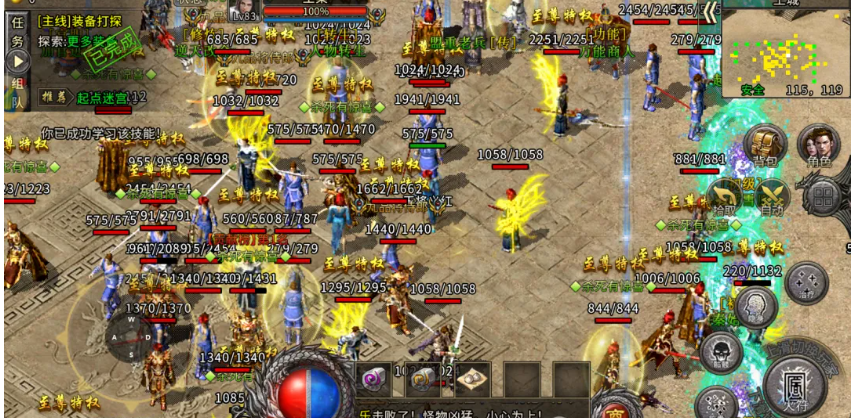Image resolution: width=856 pixels, height=418 pixels.
Task: Use the purple scroll hotbar item
Action: [x=374, y=379]
